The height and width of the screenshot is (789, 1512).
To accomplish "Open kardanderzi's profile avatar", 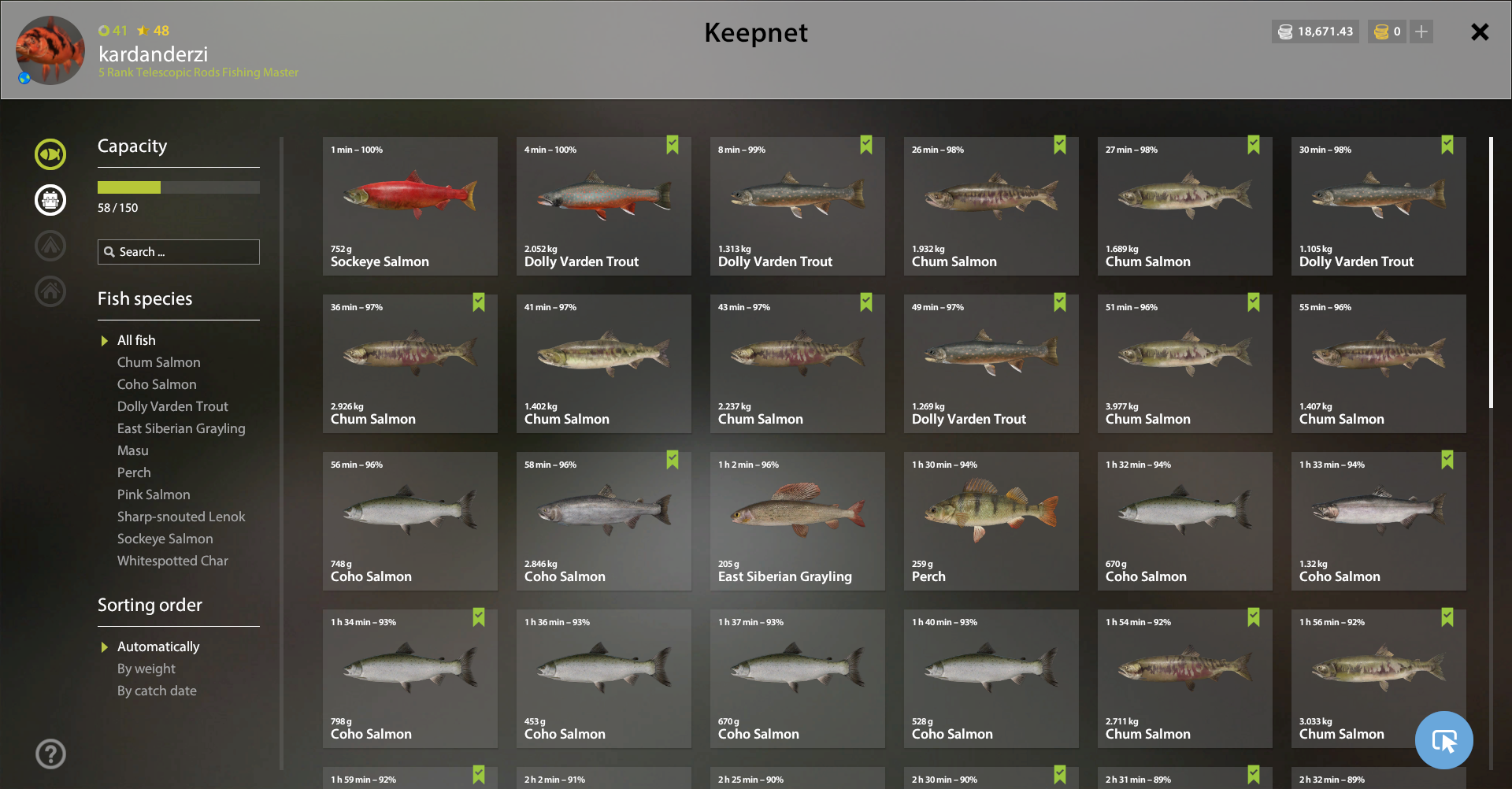I will click(50, 50).
